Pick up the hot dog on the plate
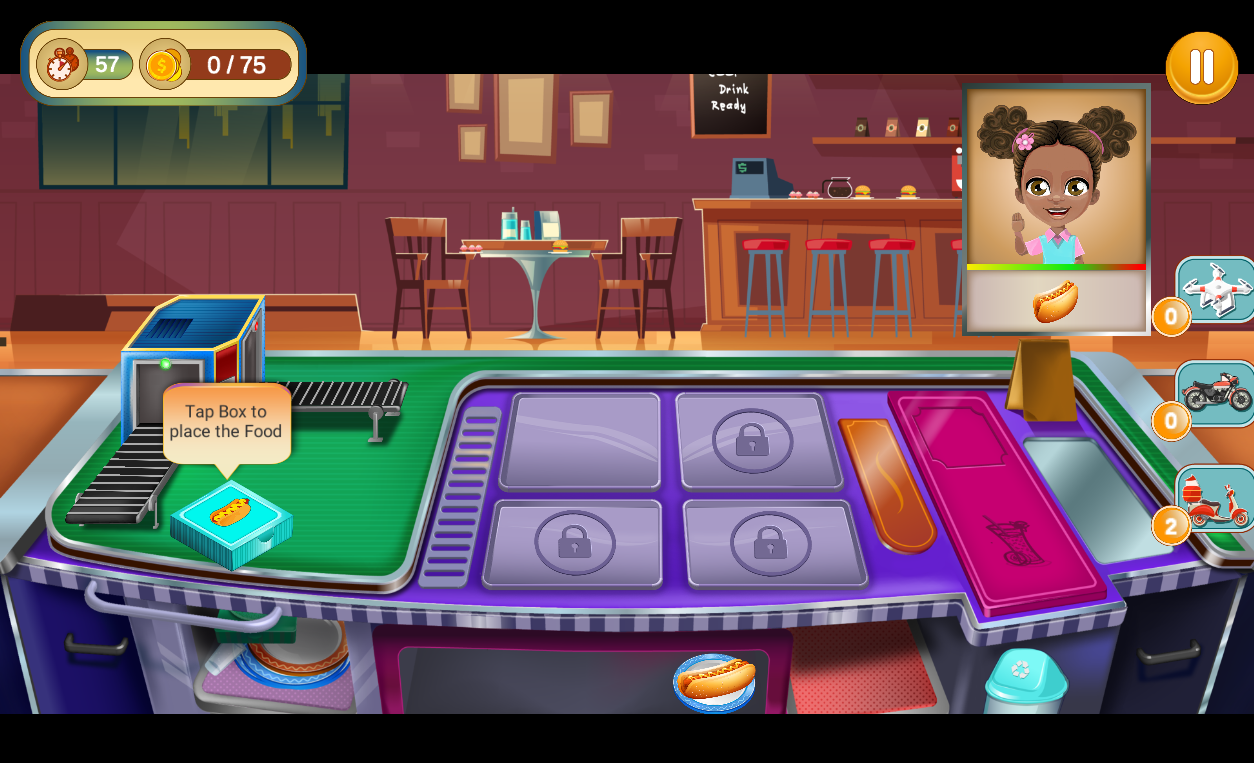This screenshot has width=1254, height=763. tap(715, 681)
